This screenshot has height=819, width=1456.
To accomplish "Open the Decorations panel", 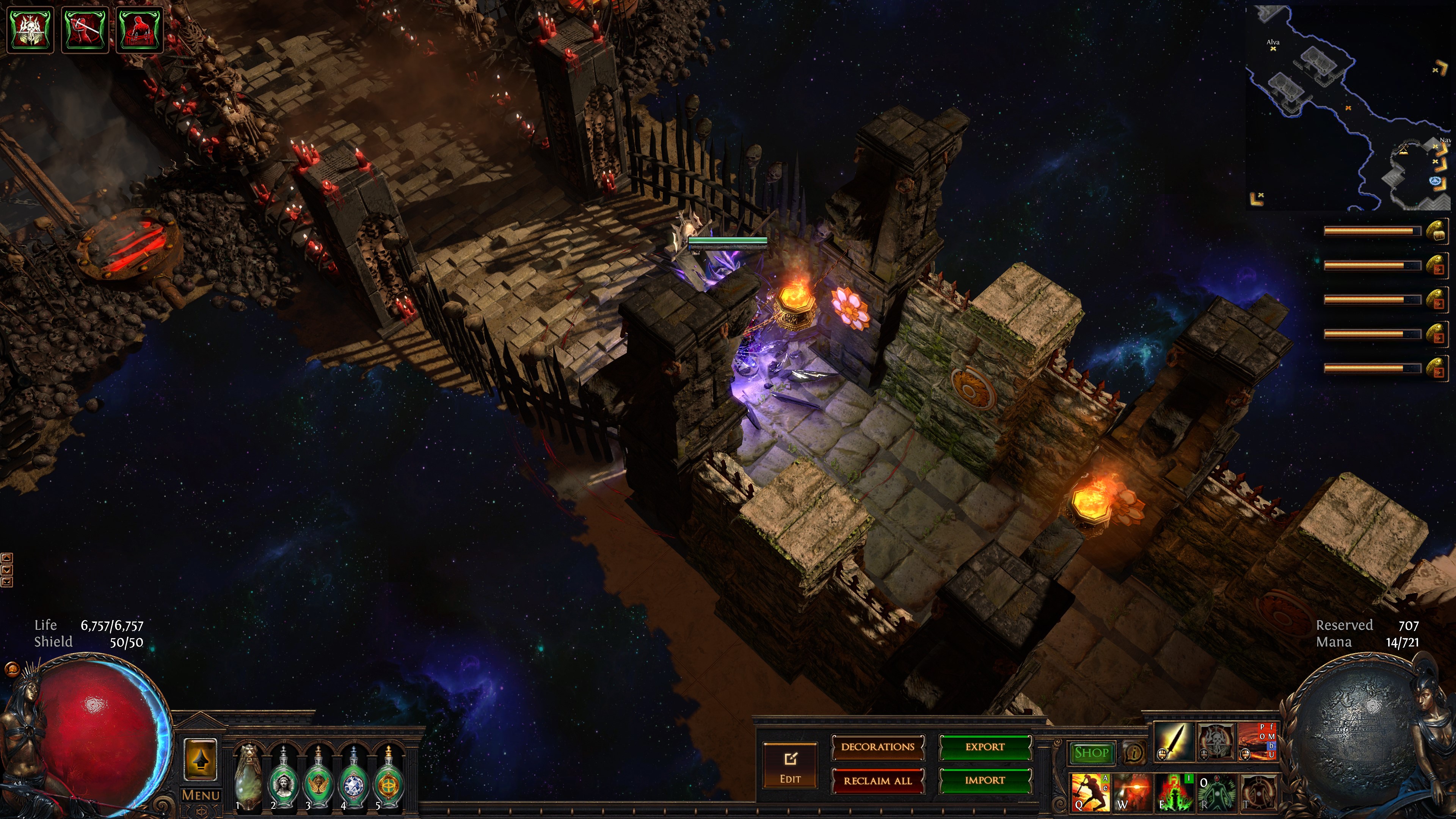I will click(877, 747).
